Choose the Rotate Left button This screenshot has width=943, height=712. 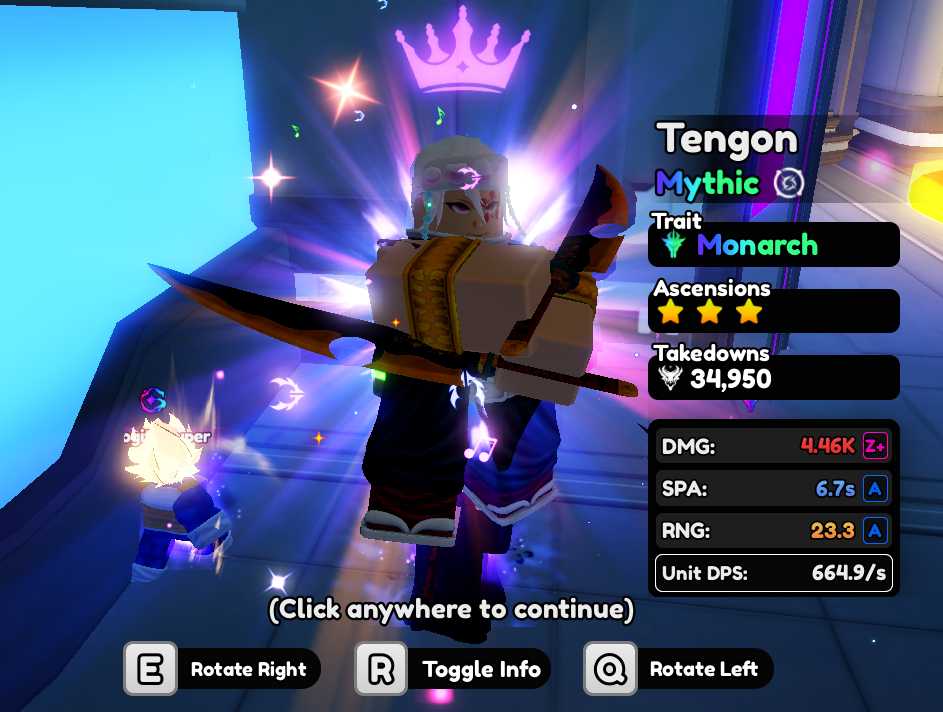pos(679,669)
